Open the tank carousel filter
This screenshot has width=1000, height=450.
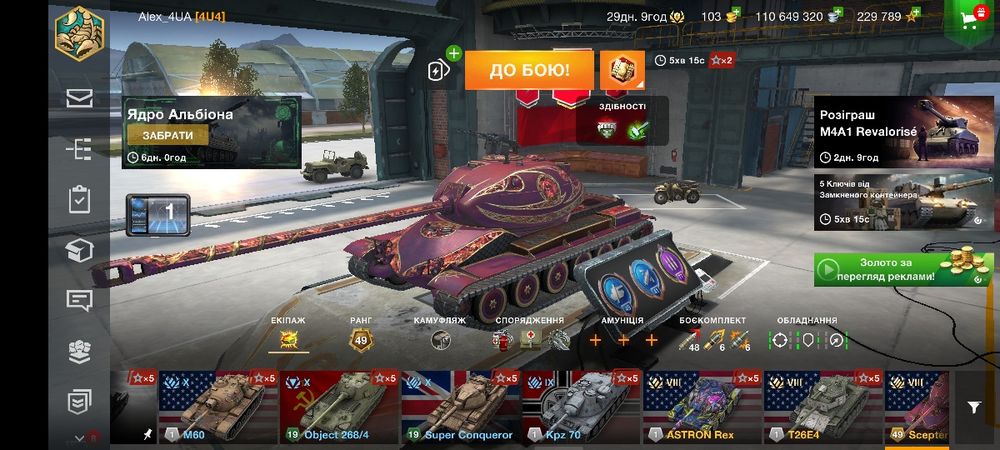(974, 407)
